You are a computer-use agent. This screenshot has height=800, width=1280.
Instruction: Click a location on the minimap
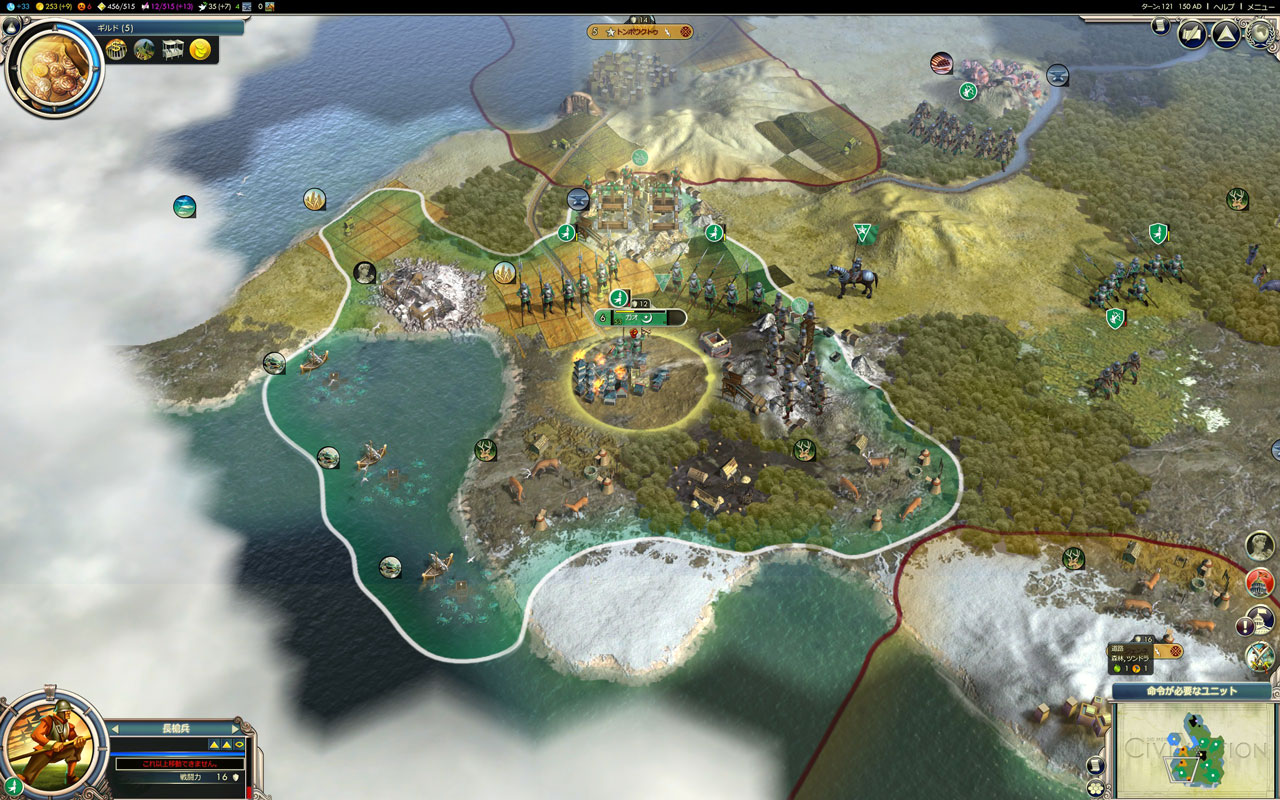click(1190, 748)
